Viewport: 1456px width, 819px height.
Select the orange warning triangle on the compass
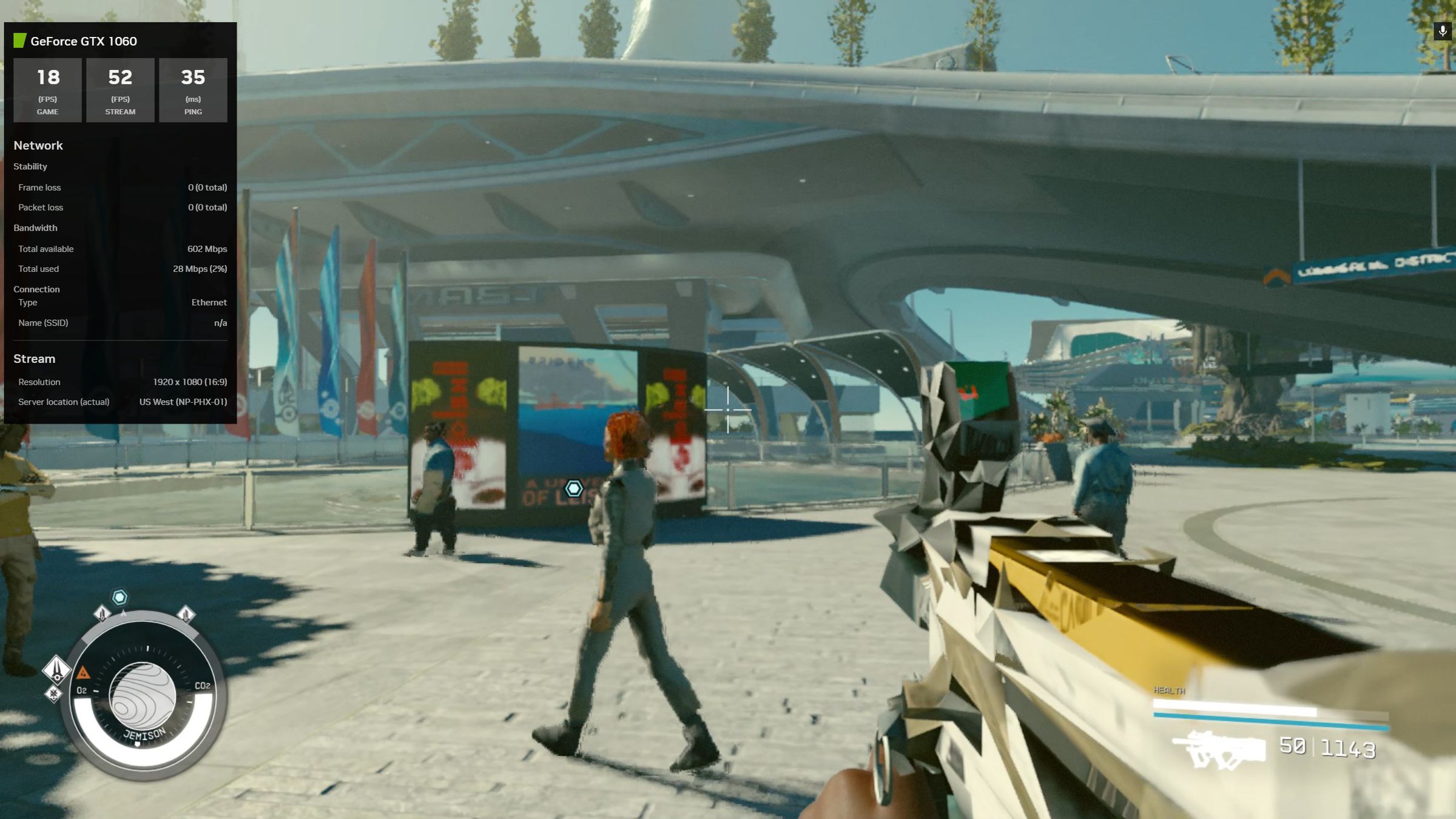tap(83, 673)
